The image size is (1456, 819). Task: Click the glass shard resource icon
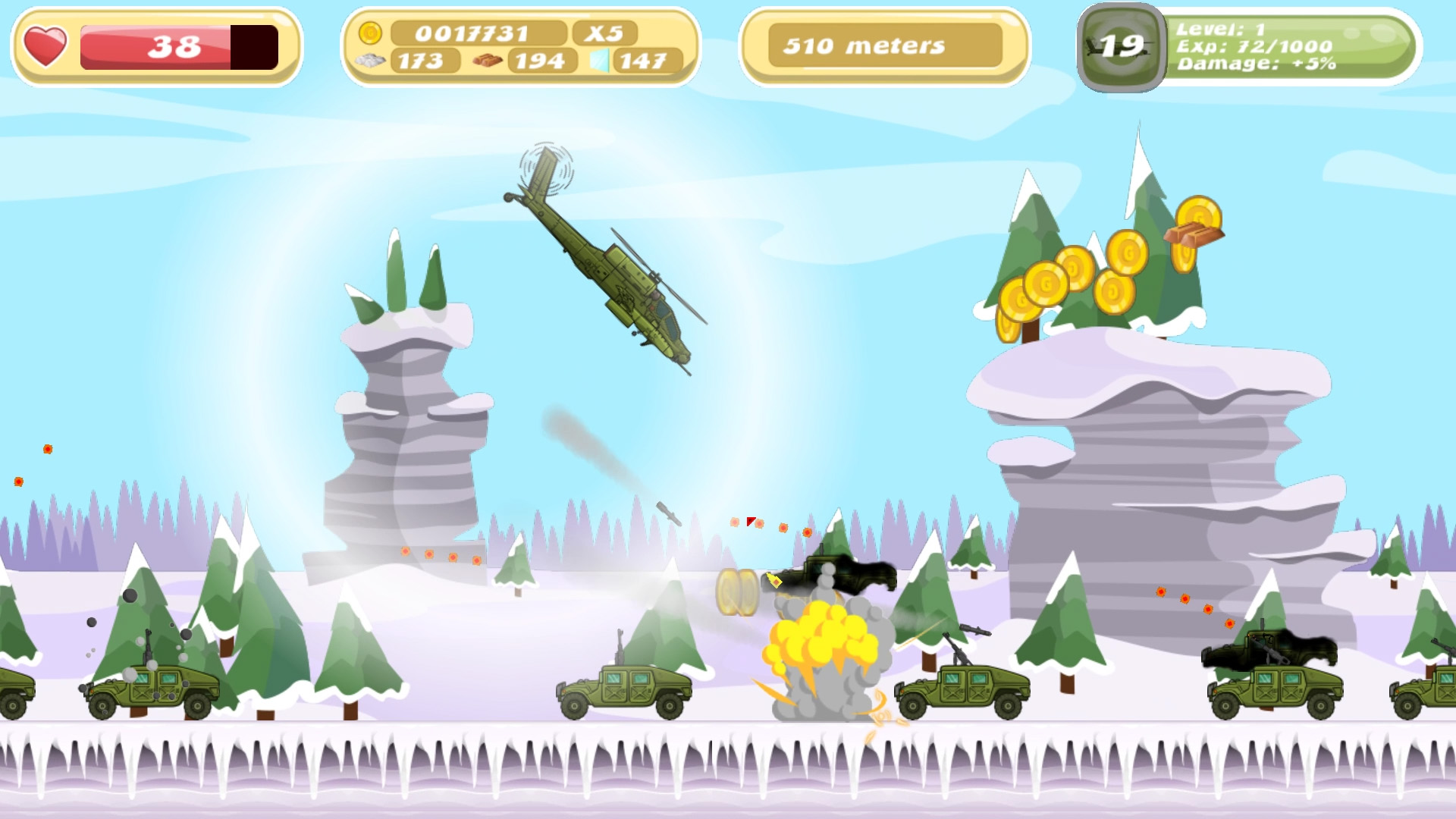(601, 59)
